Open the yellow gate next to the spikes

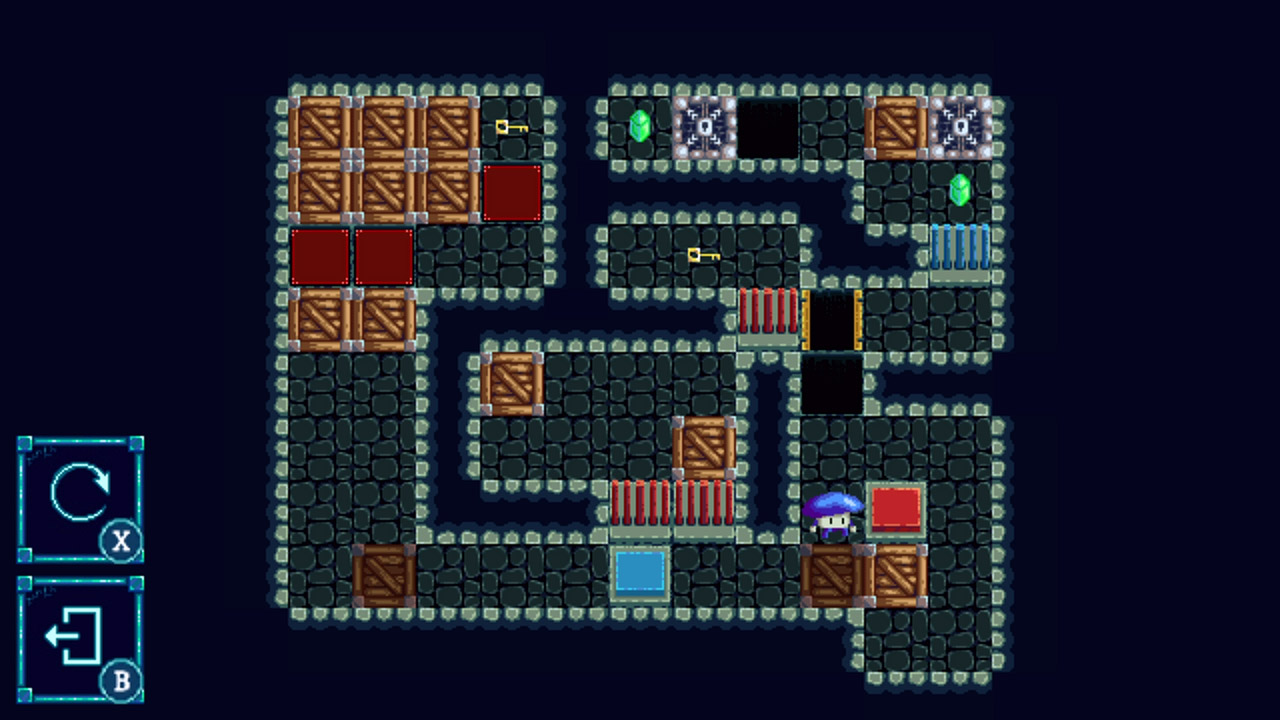click(833, 320)
